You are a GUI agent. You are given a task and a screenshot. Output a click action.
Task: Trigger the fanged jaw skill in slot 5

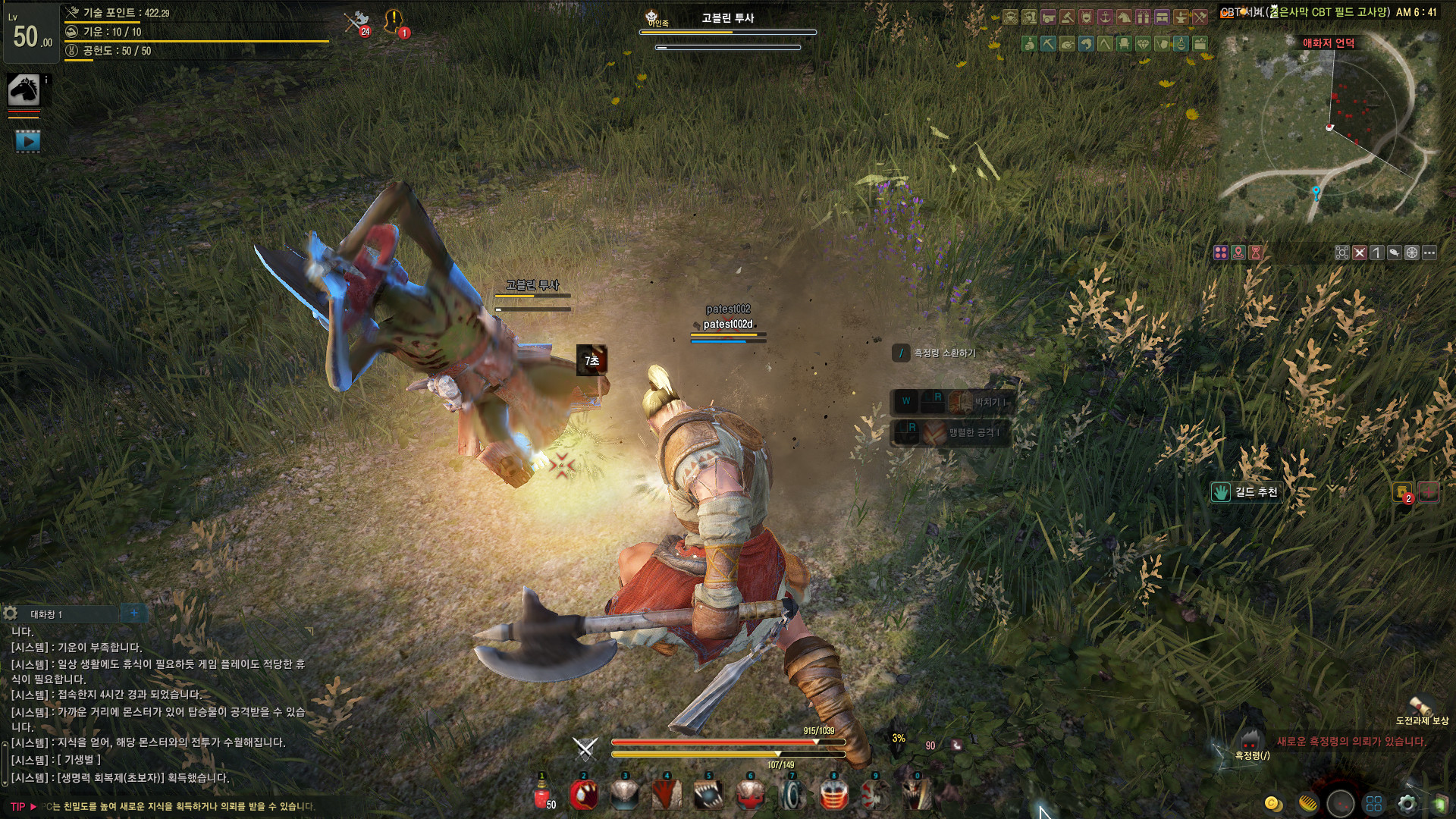click(708, 795)
